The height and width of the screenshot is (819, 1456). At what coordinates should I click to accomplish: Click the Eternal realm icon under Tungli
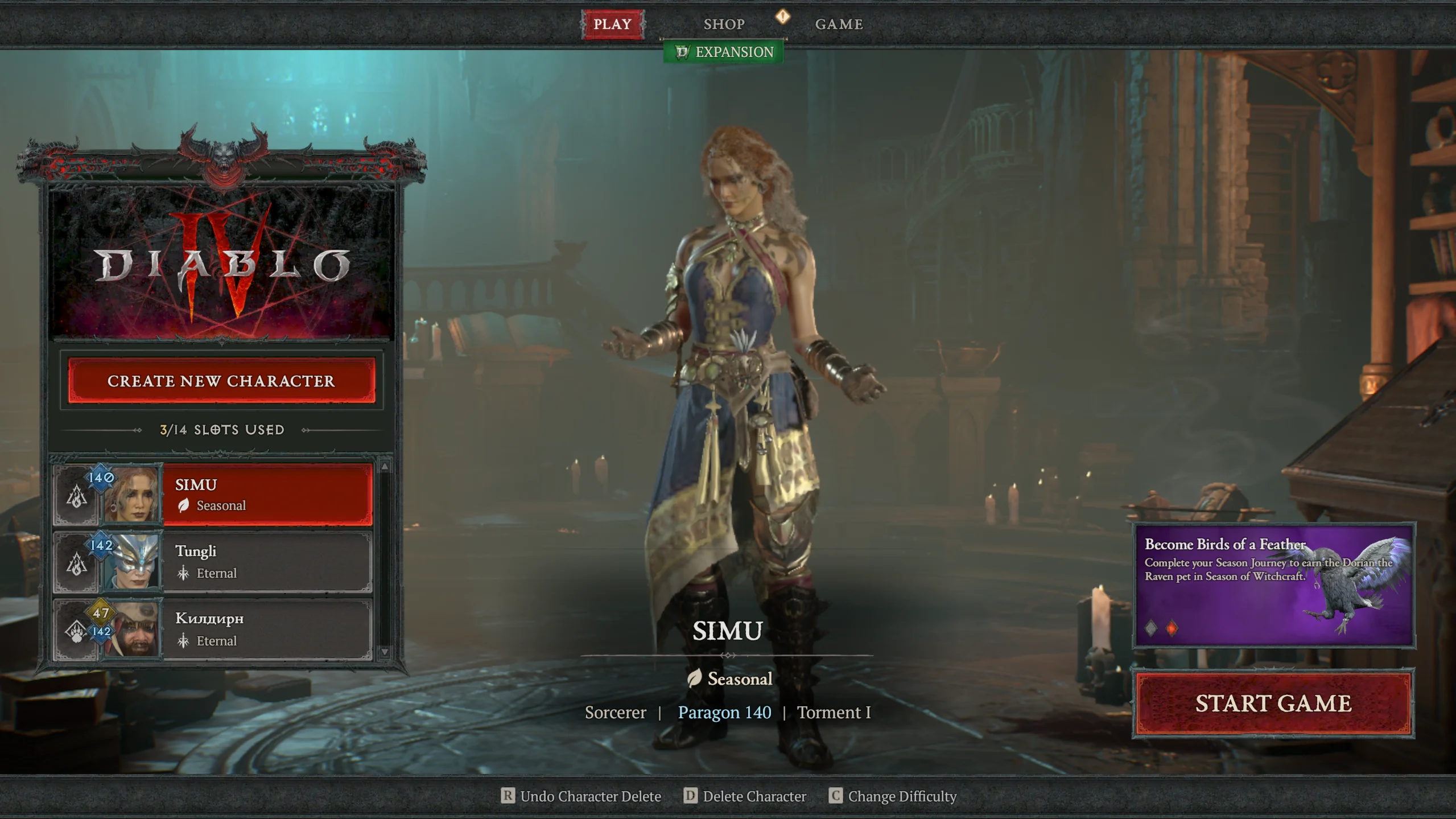(183, 574)
